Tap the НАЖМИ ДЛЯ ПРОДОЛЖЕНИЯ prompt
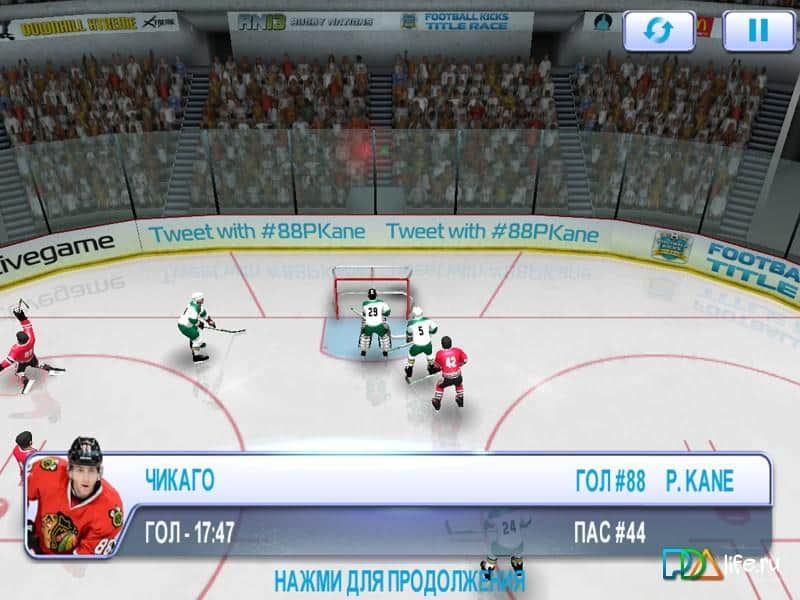Viewport: 800px width, 600px height. coord(399,582)
